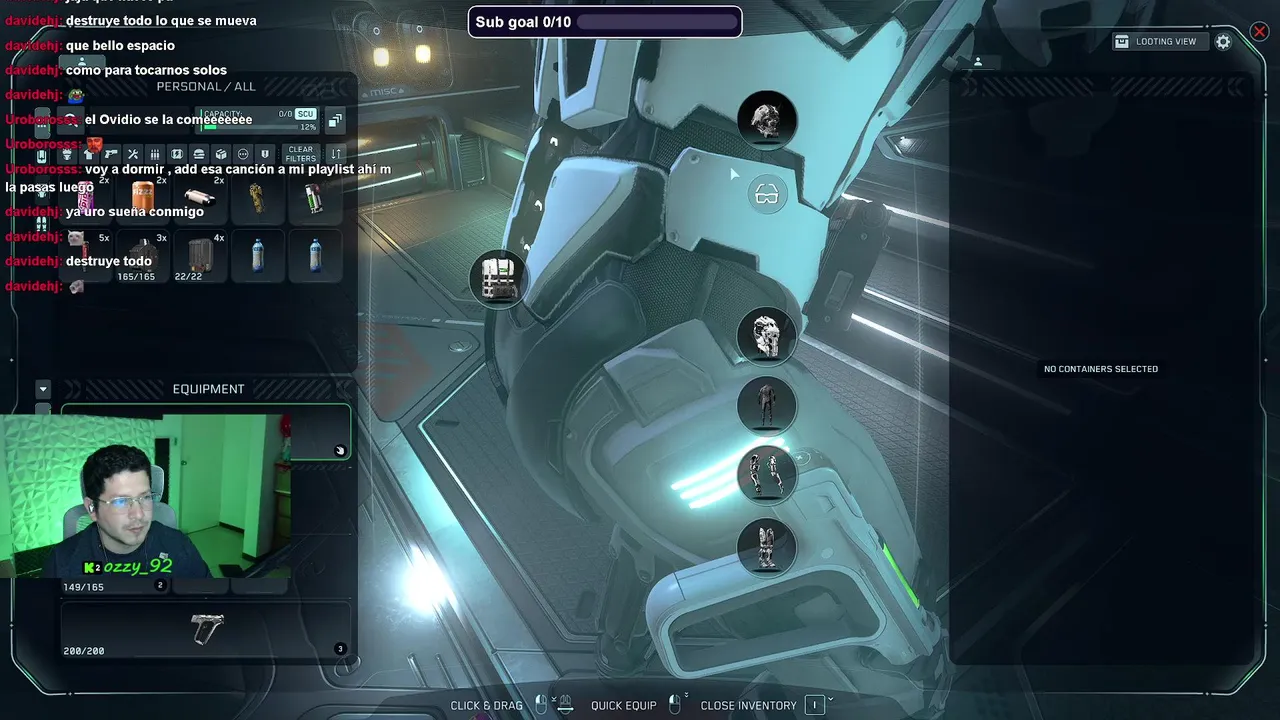The image size is (1280, 720).
Task: Select the orange Fizzz can item
Action: click(x=143, y=197)
